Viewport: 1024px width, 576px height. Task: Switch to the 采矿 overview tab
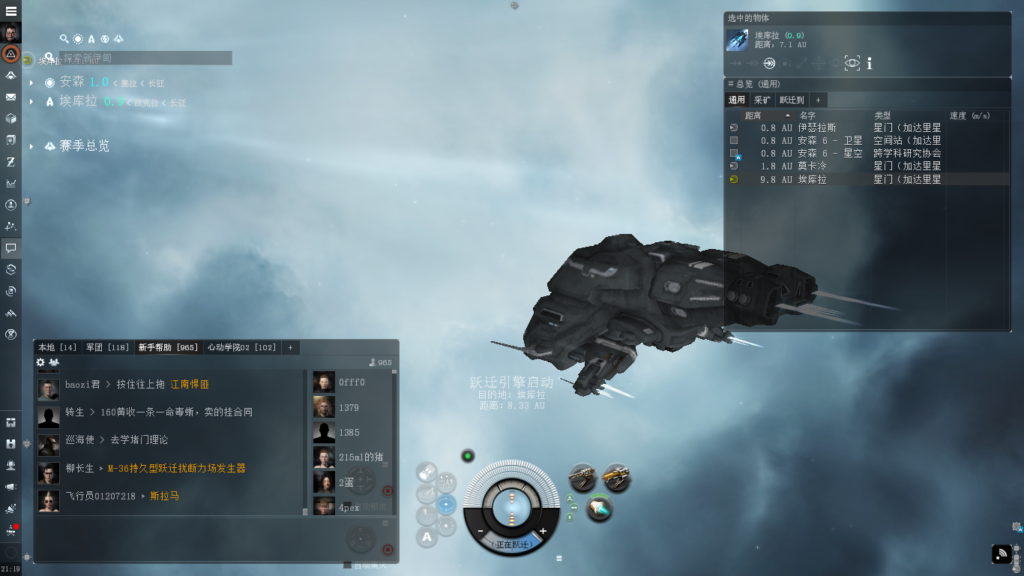click(762, 100)
